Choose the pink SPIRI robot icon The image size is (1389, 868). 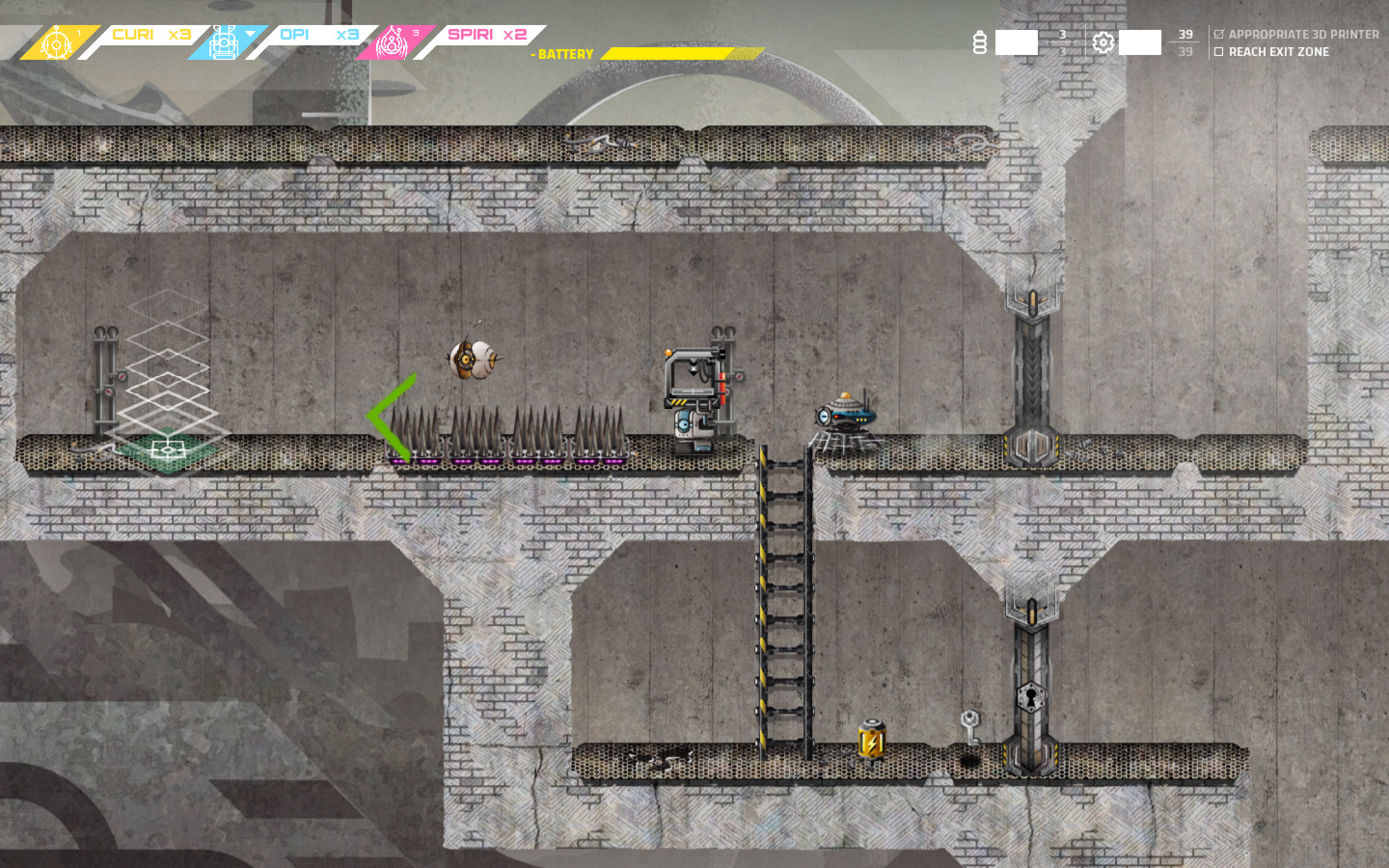pyautogui.click(x=392, y=42)
